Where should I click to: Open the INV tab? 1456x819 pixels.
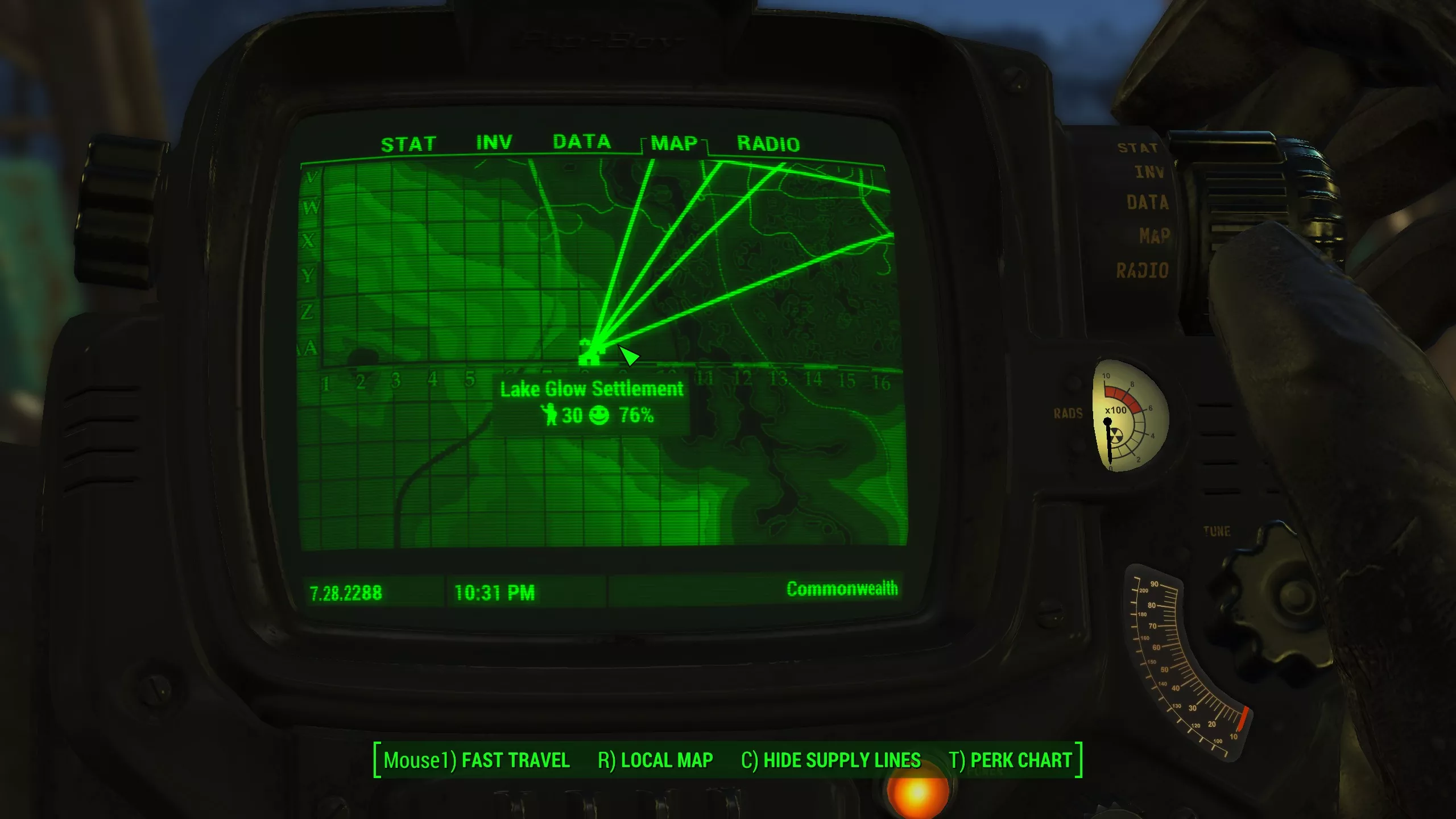pos(494,143)
